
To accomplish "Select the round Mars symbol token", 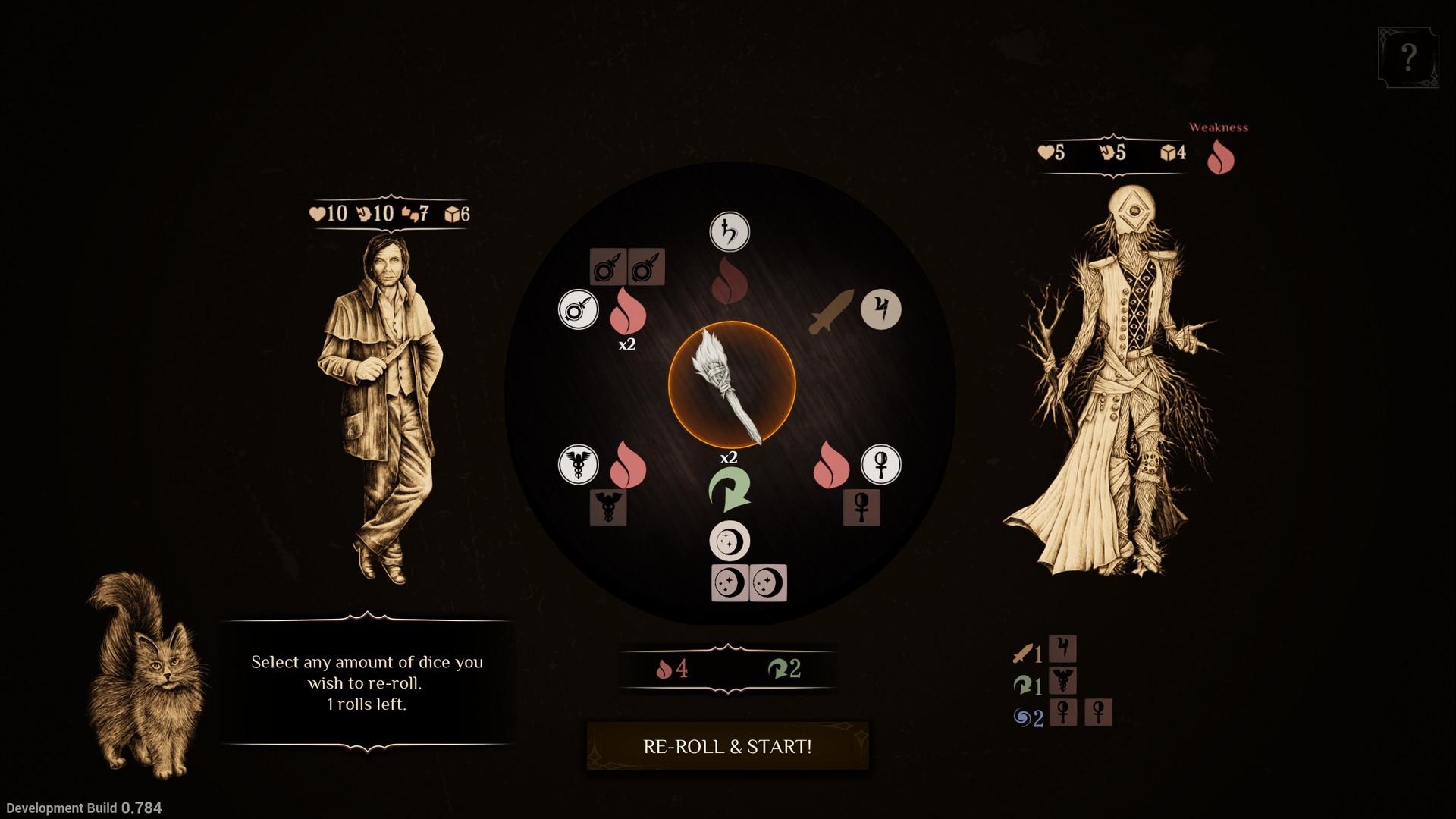I will (x=579, y=309).
